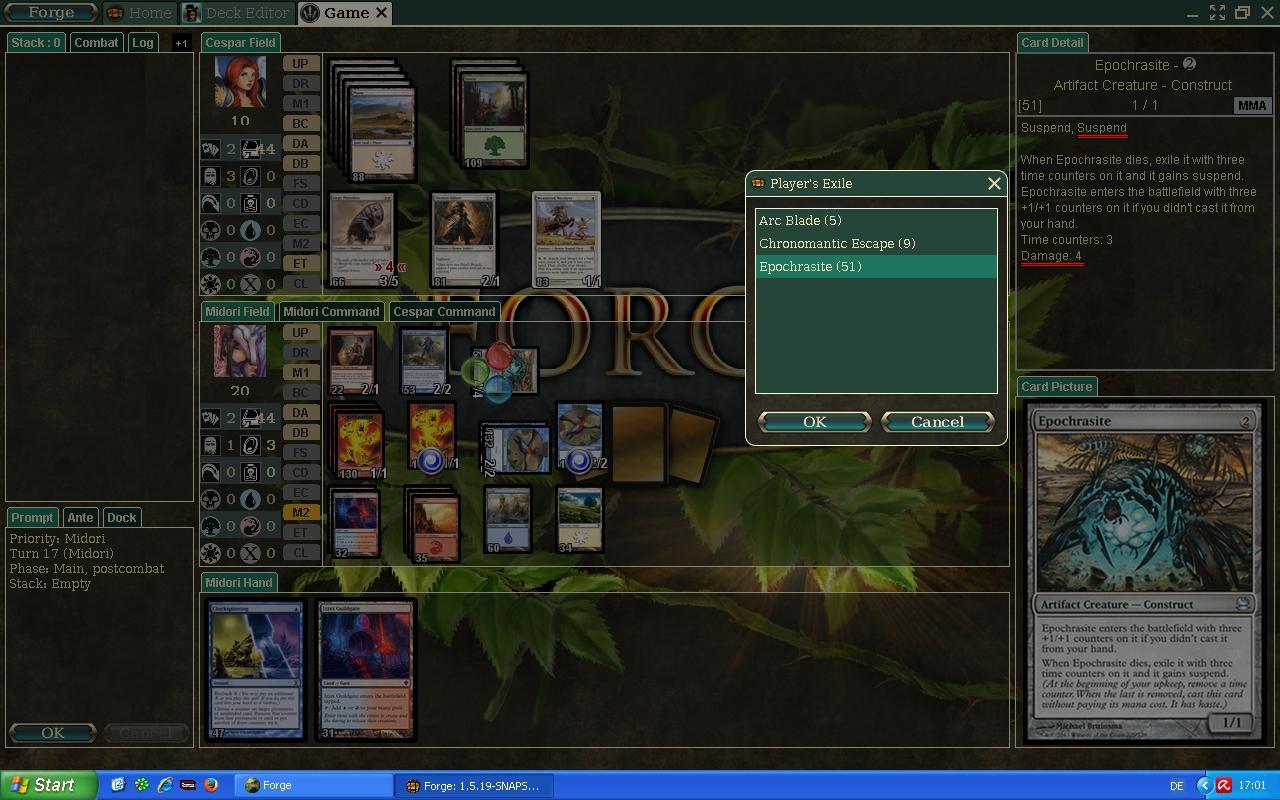This screenshot has width=1280, height=800.
Task: Close the Game tab
Action: point(381,13)
